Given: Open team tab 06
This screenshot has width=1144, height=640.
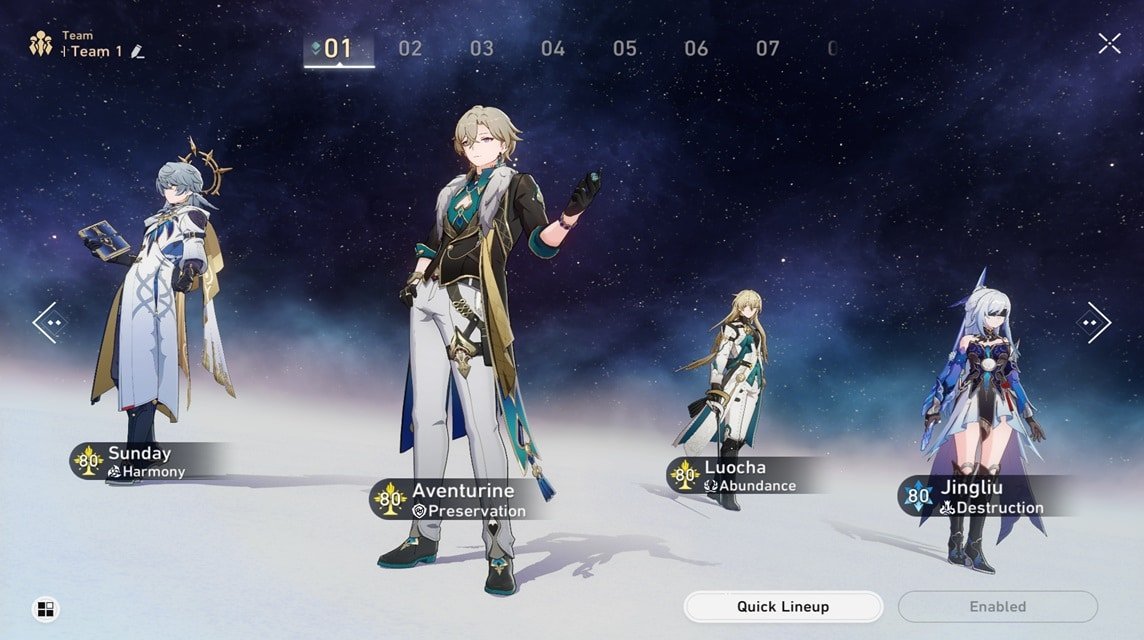Looking at the screenshot, I should pos(696,48).
